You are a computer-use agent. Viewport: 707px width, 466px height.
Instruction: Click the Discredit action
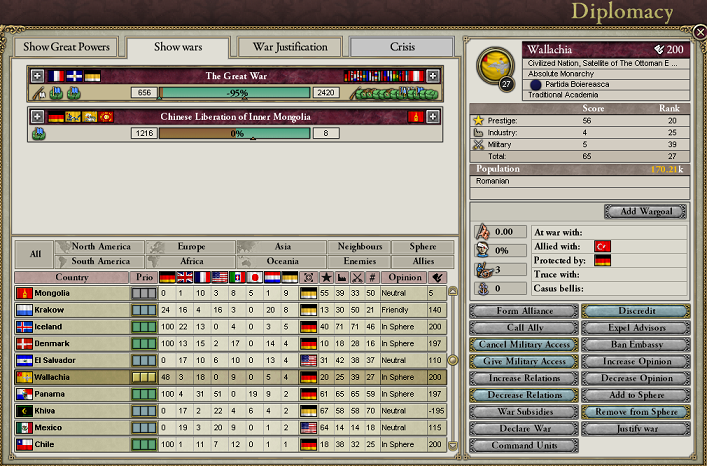pos(635,311)
